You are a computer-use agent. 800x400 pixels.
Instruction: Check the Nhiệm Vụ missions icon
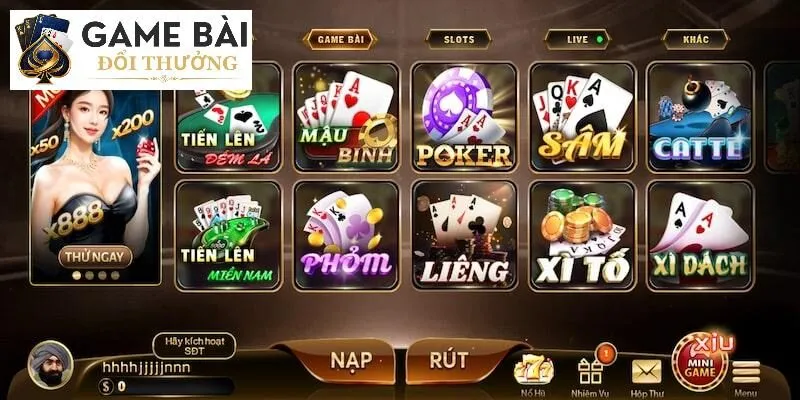(x=590, y=373)
